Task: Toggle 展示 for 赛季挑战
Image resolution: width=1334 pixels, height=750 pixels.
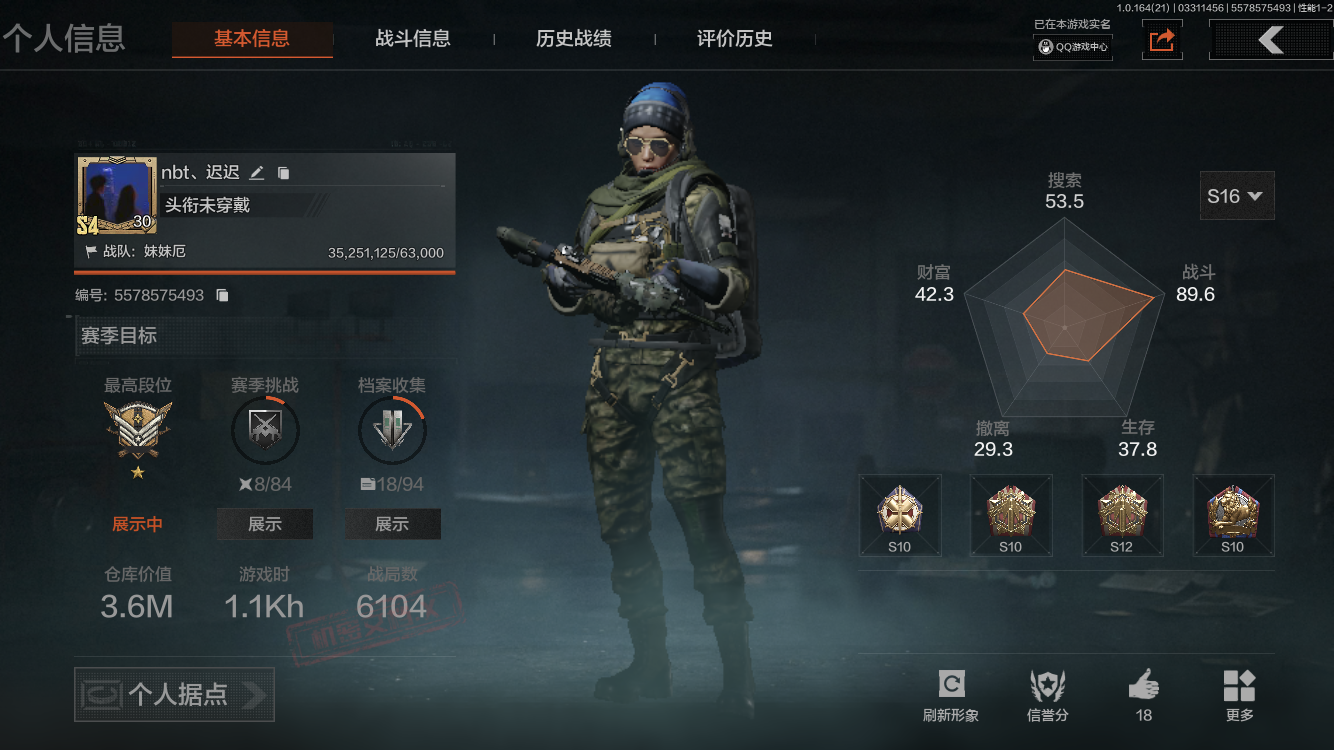Action: point(264,523)
